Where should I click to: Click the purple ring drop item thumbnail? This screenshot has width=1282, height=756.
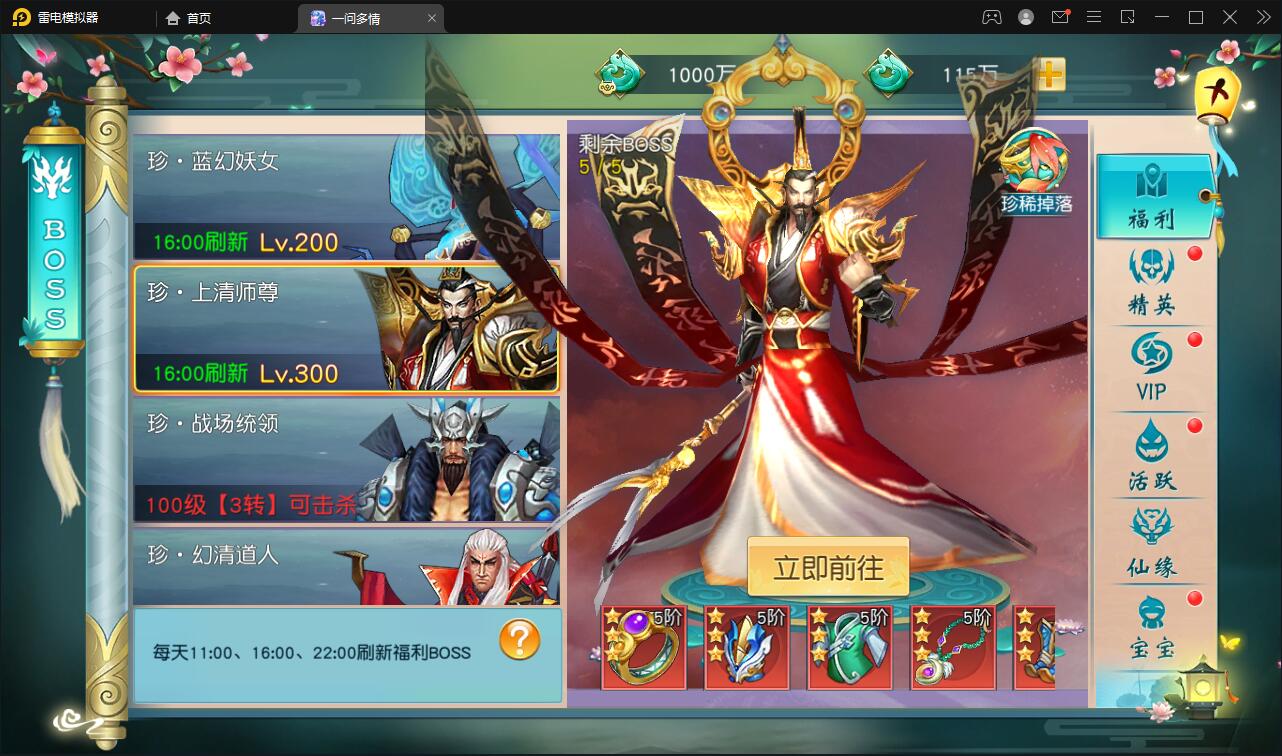643,646
